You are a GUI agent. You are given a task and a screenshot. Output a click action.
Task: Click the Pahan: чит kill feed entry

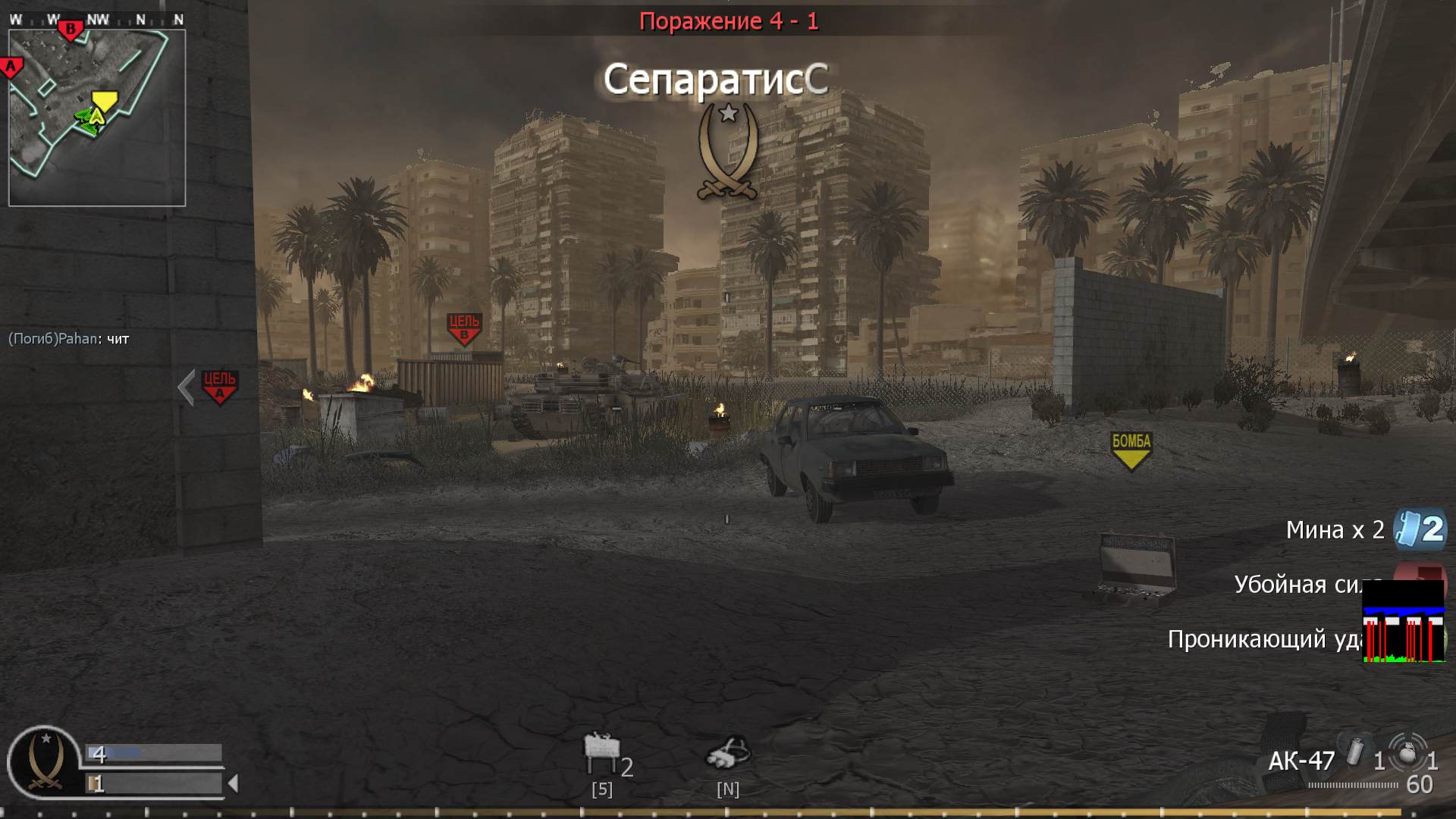click(x=69, y=340)
